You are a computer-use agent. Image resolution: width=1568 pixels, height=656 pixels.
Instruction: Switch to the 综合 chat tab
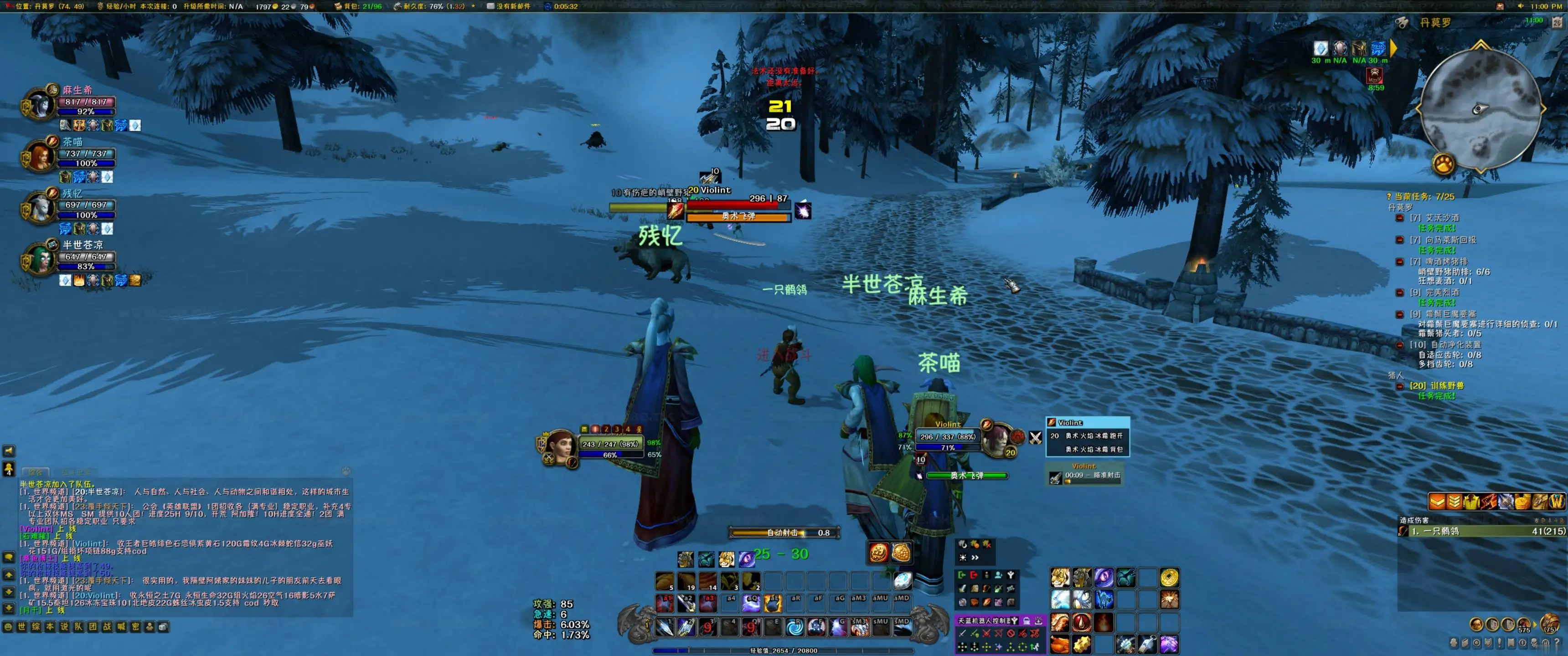[x=35, y=472]
